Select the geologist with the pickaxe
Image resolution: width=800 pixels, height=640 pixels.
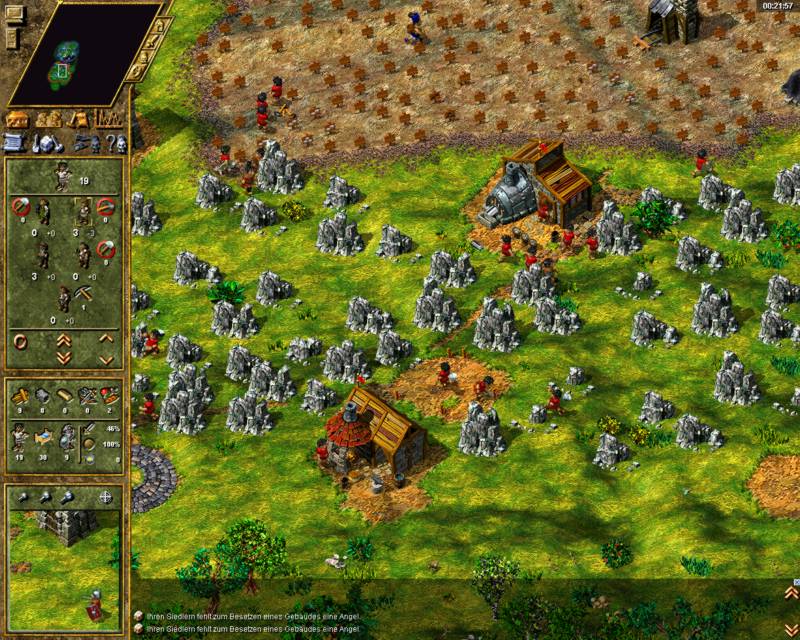66,297
